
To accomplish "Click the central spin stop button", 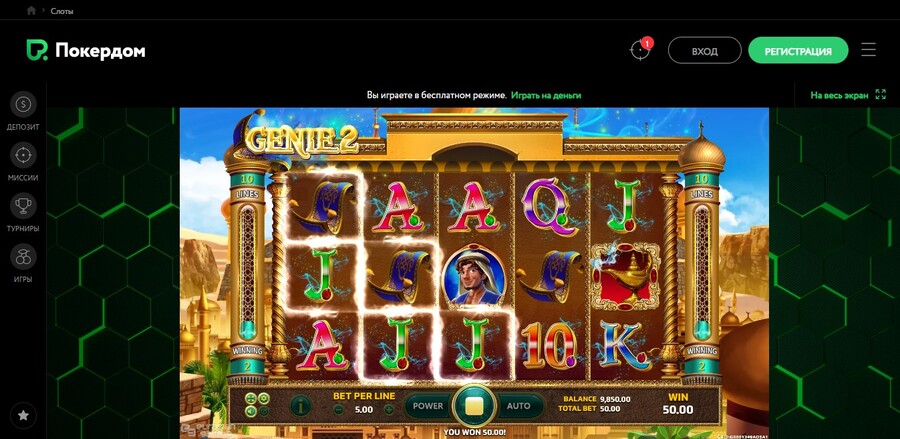I will point(473,406).
